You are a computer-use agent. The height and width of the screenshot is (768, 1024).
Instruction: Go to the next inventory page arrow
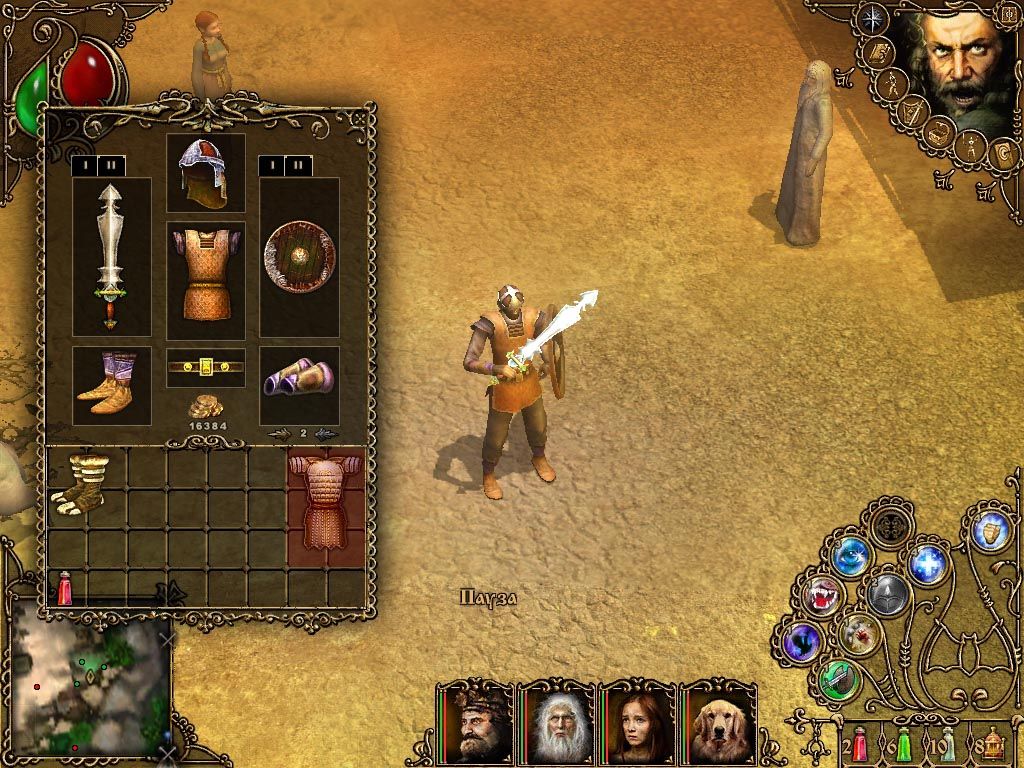pyautogui.click(x=326, y=433)
